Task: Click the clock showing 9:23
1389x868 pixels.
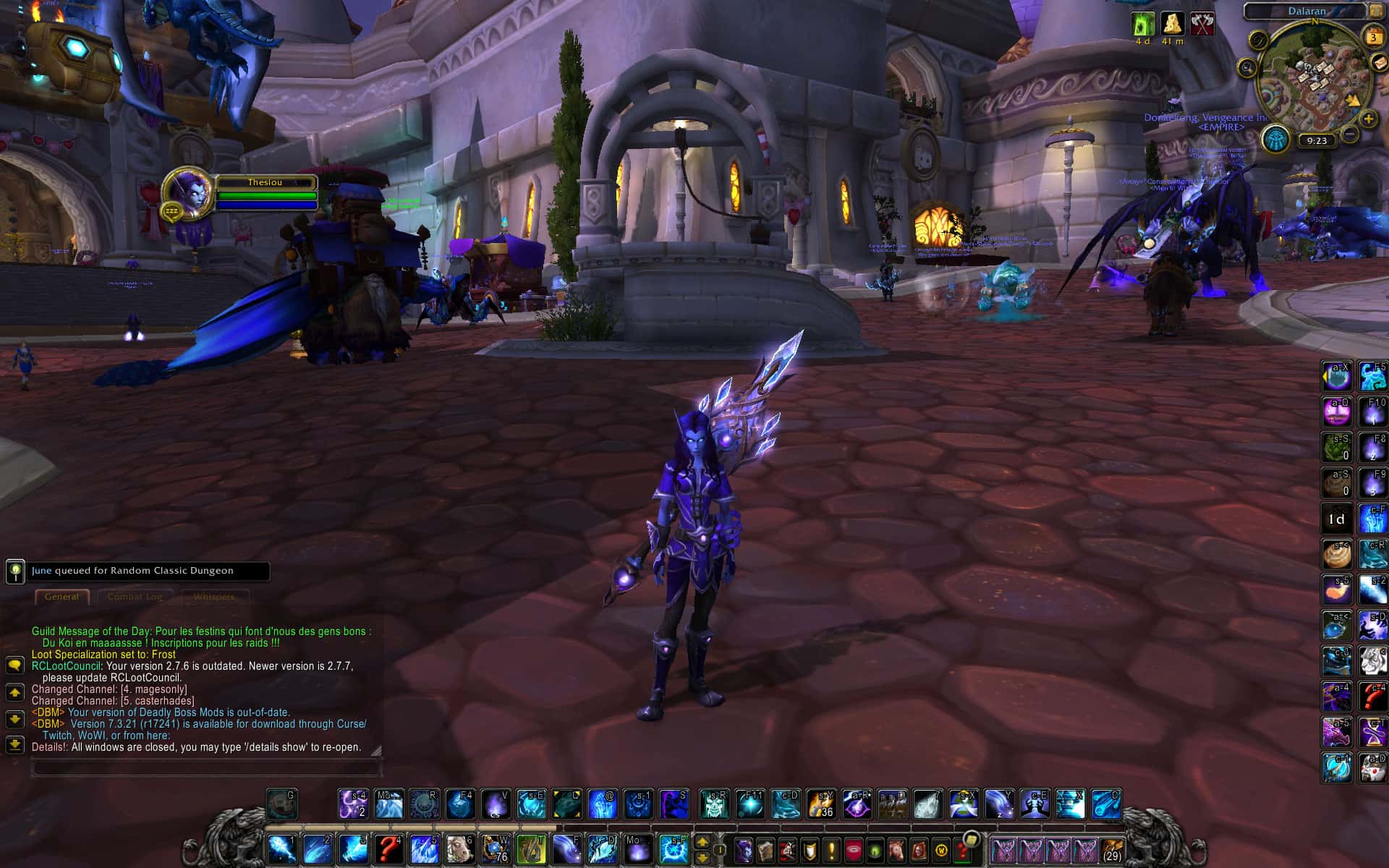Action: click(1317, 141)
